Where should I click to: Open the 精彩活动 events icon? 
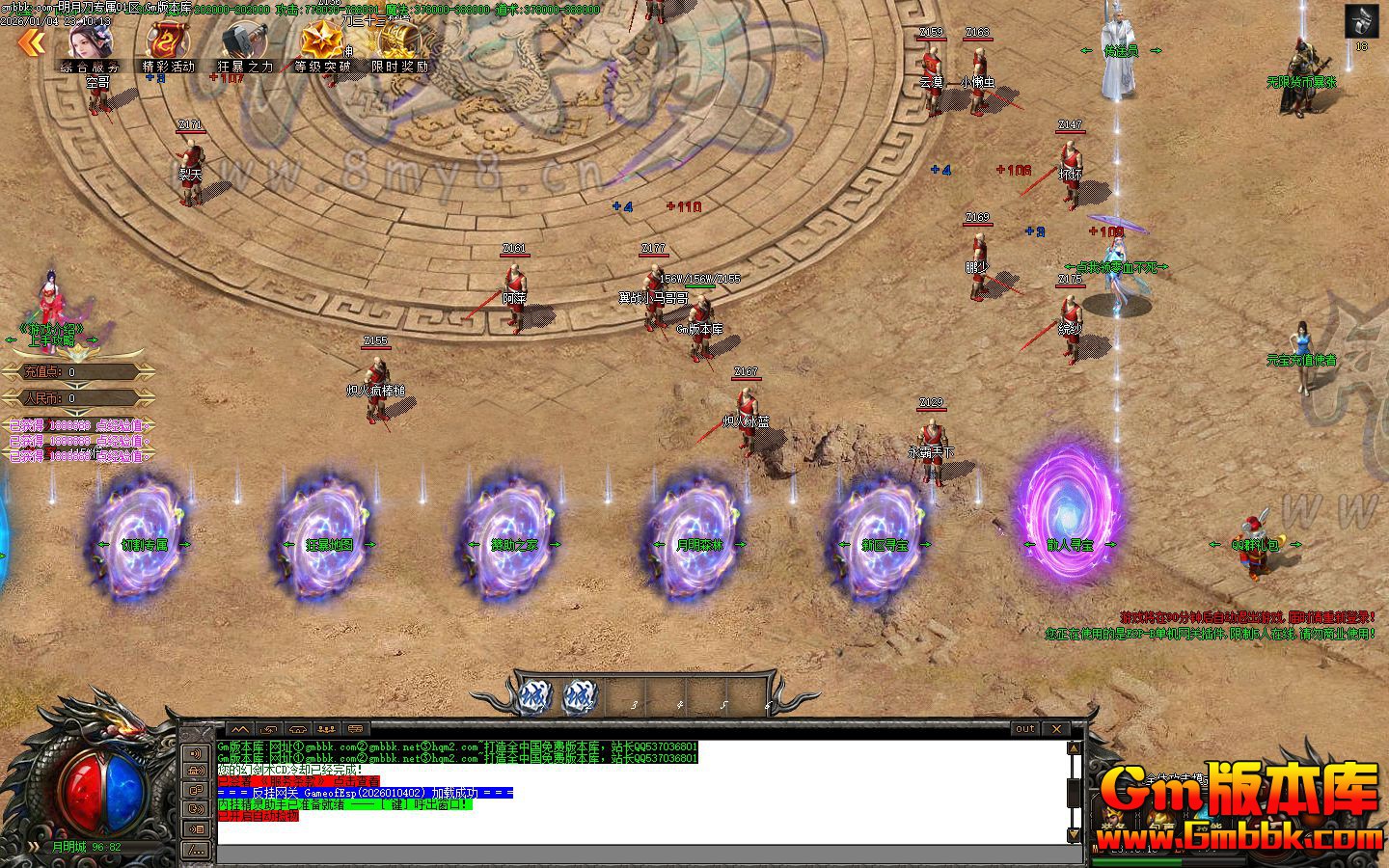point(168,44)
